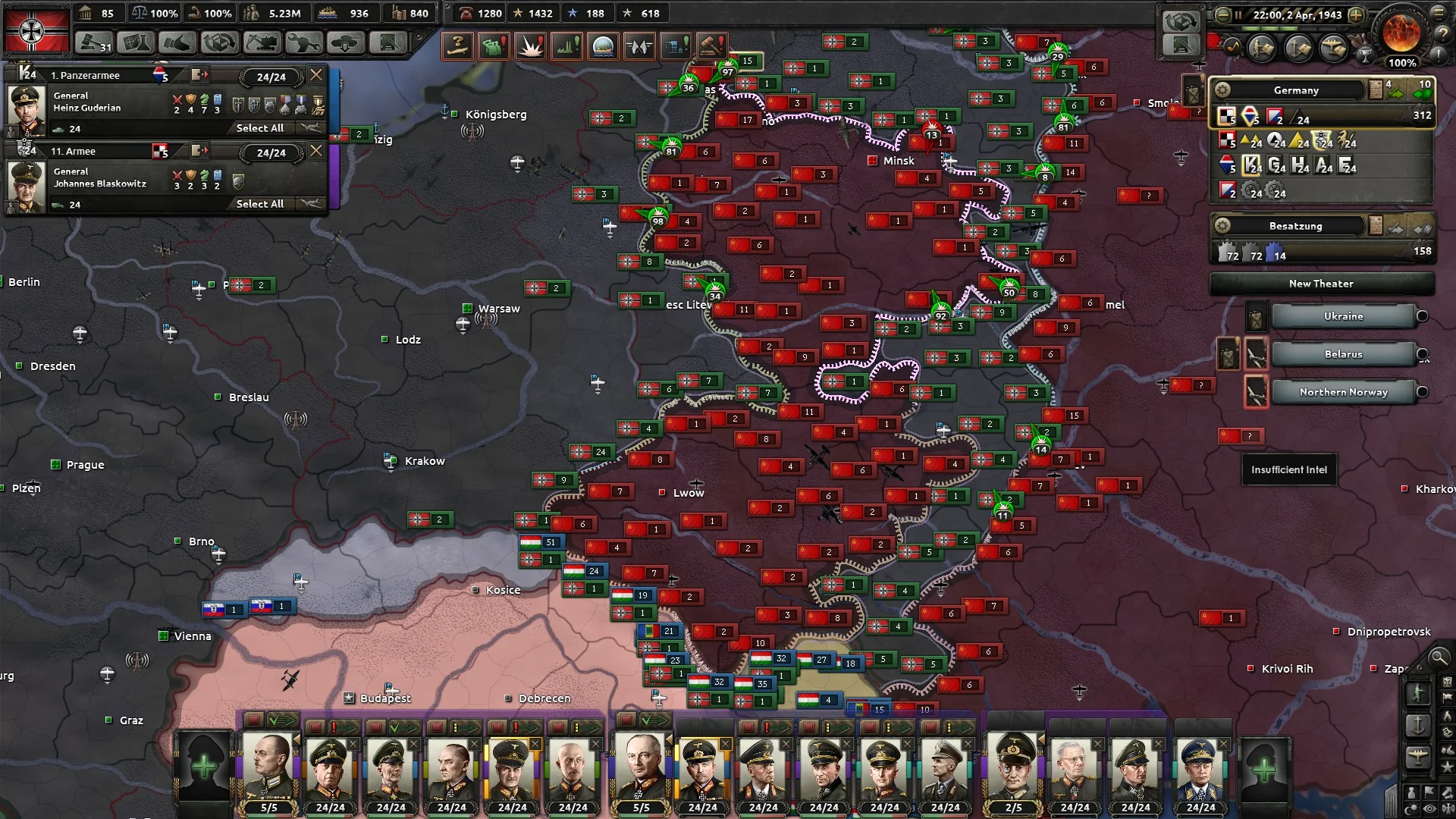Increase game speed with the plus button
Image resolution: width=1456 pixels, height=819 pixels.
pyautogui.click(x=1356, y=14)
